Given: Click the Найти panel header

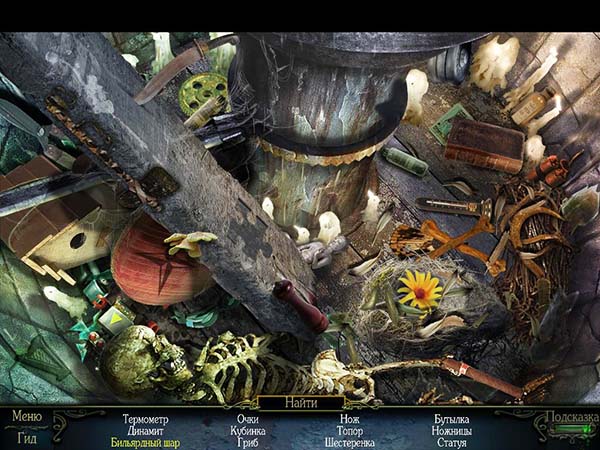Looking at the screenshot, I should pyautogui.click(x=300, y=403).
